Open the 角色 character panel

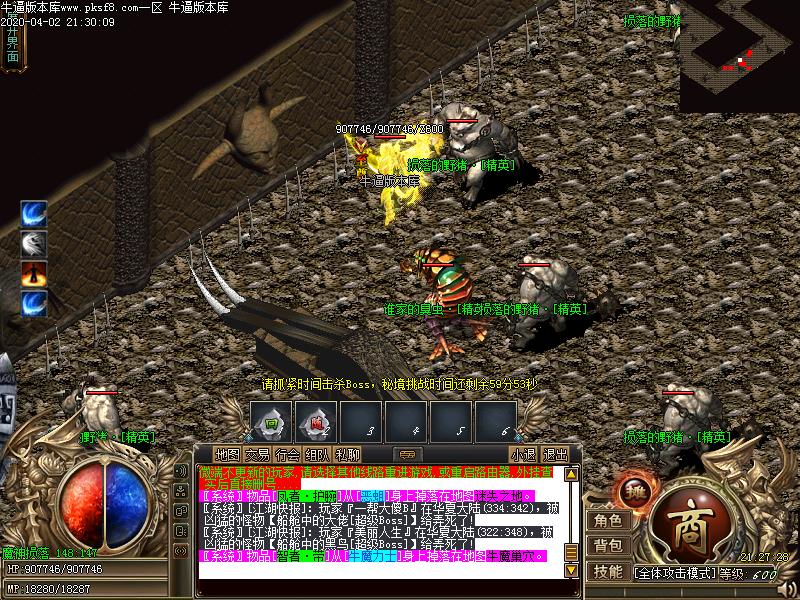point(607,520)
